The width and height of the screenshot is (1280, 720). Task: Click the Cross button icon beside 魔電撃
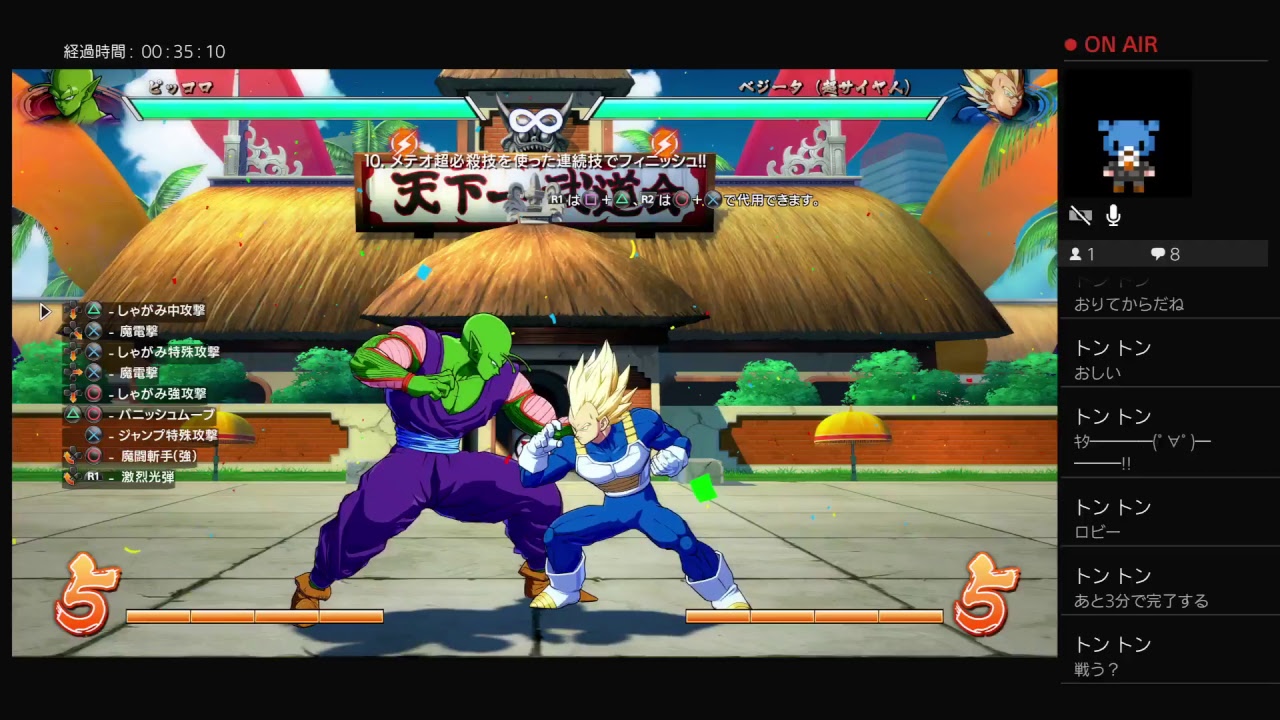93,331
